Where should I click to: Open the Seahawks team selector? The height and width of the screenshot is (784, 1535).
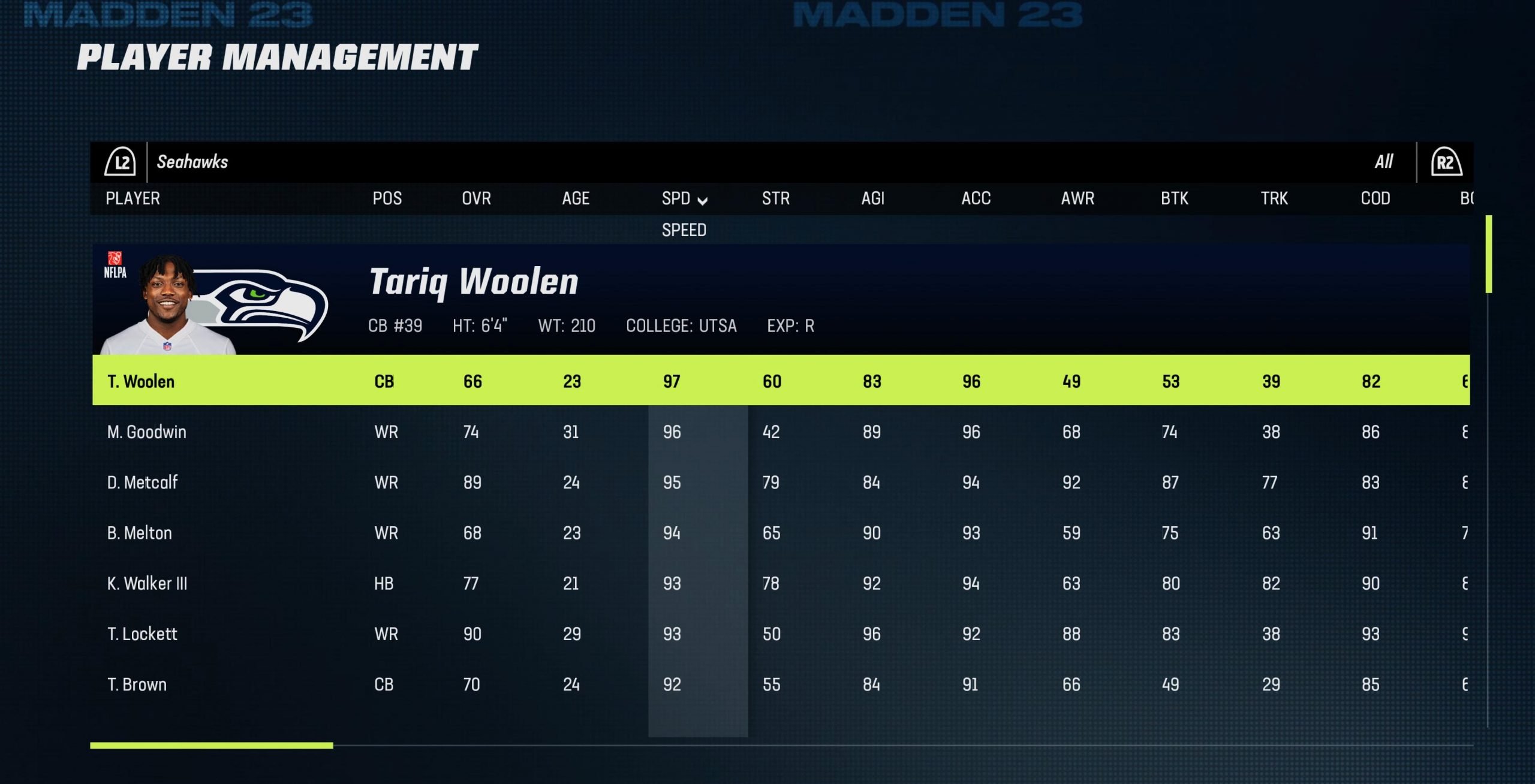click(192, 162)
